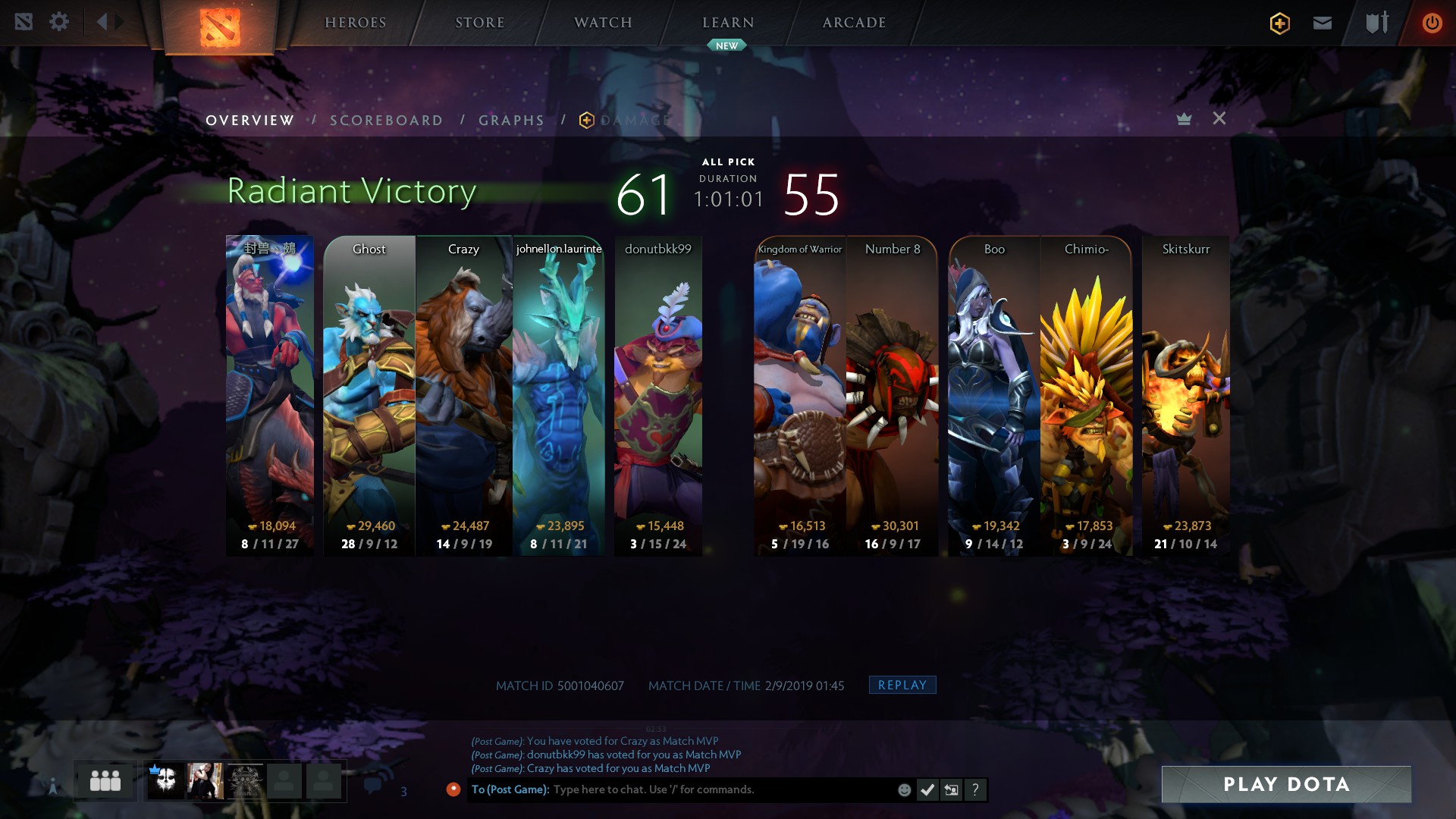Image resolution: width=1456 pixels, height=819 pixels.
Task: Open the Watch section
Action: click(603, 23)
